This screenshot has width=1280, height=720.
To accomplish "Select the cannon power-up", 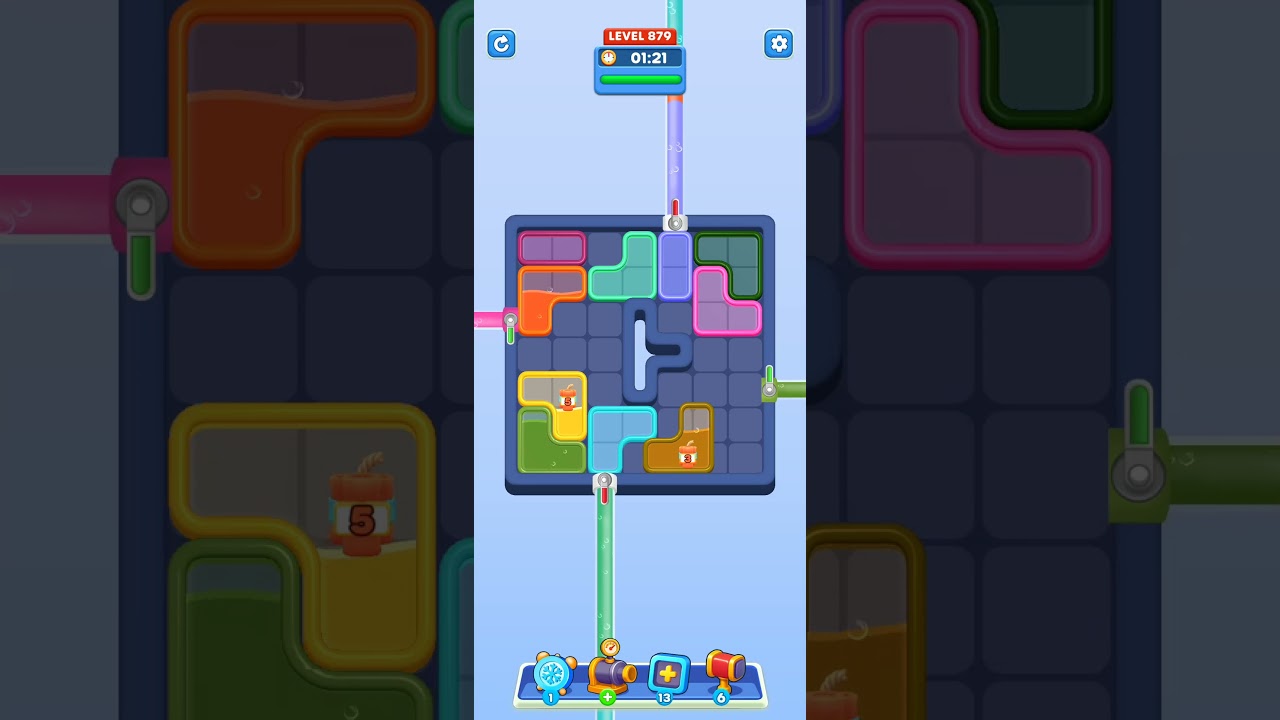I will (x=608, y=673).
